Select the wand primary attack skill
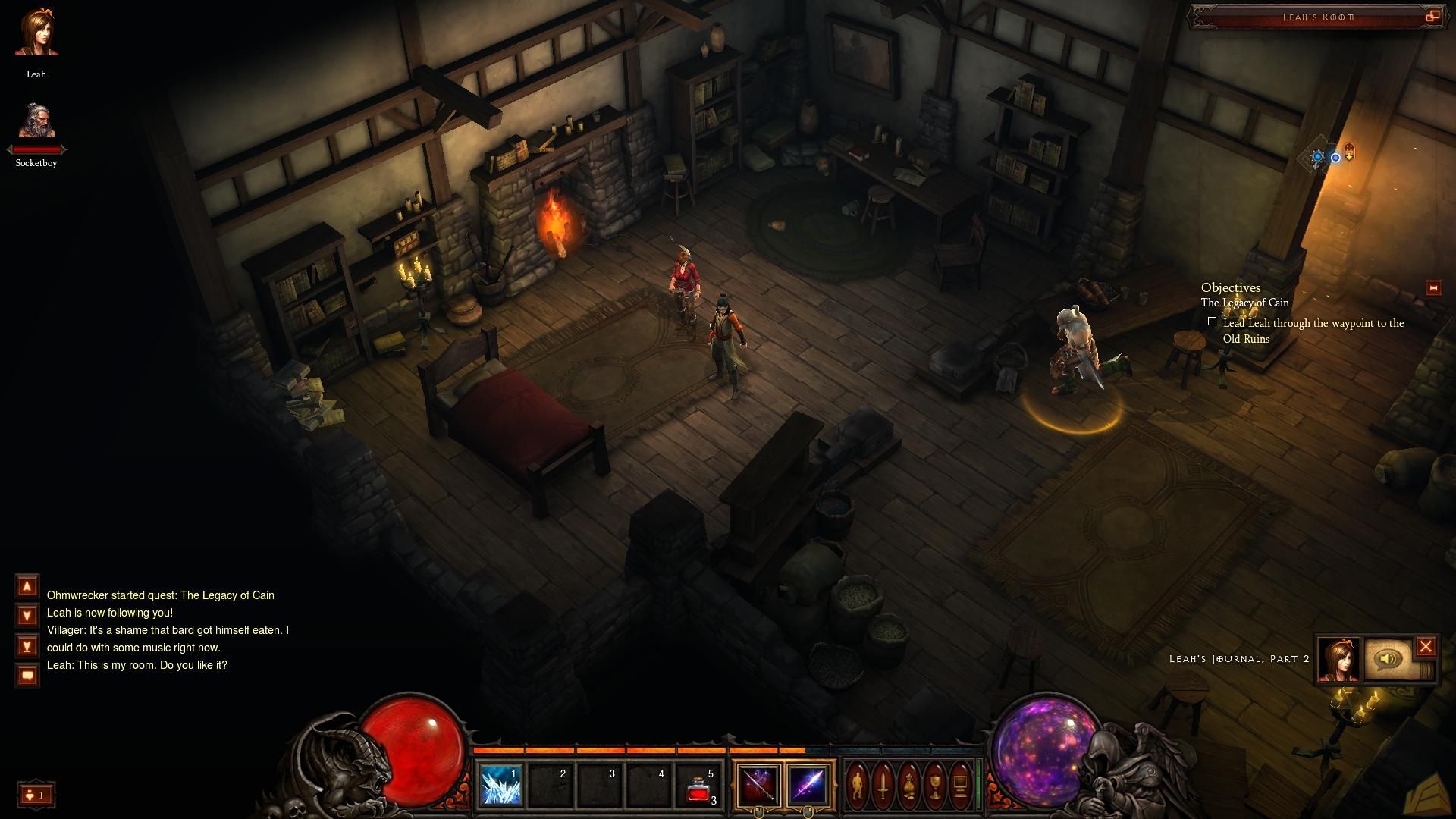Screen dimensions: 1456x819 point(757,785)
